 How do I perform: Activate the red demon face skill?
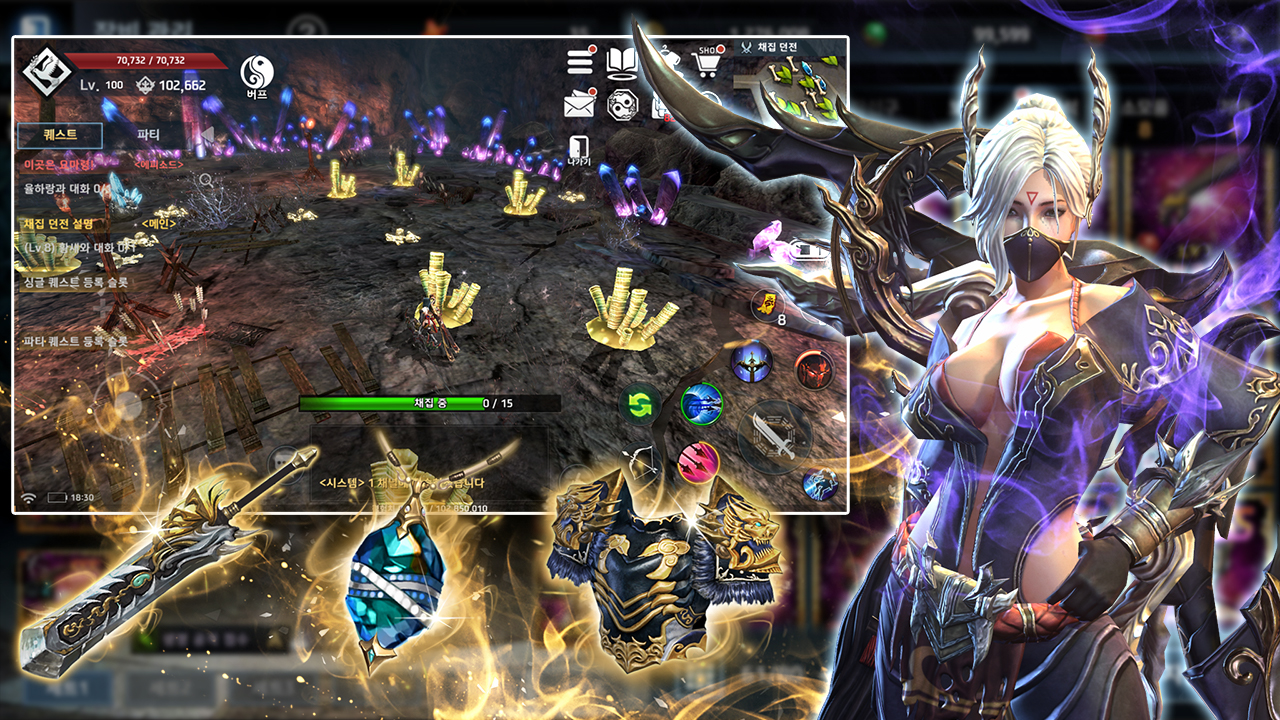(x=814, y=370)
